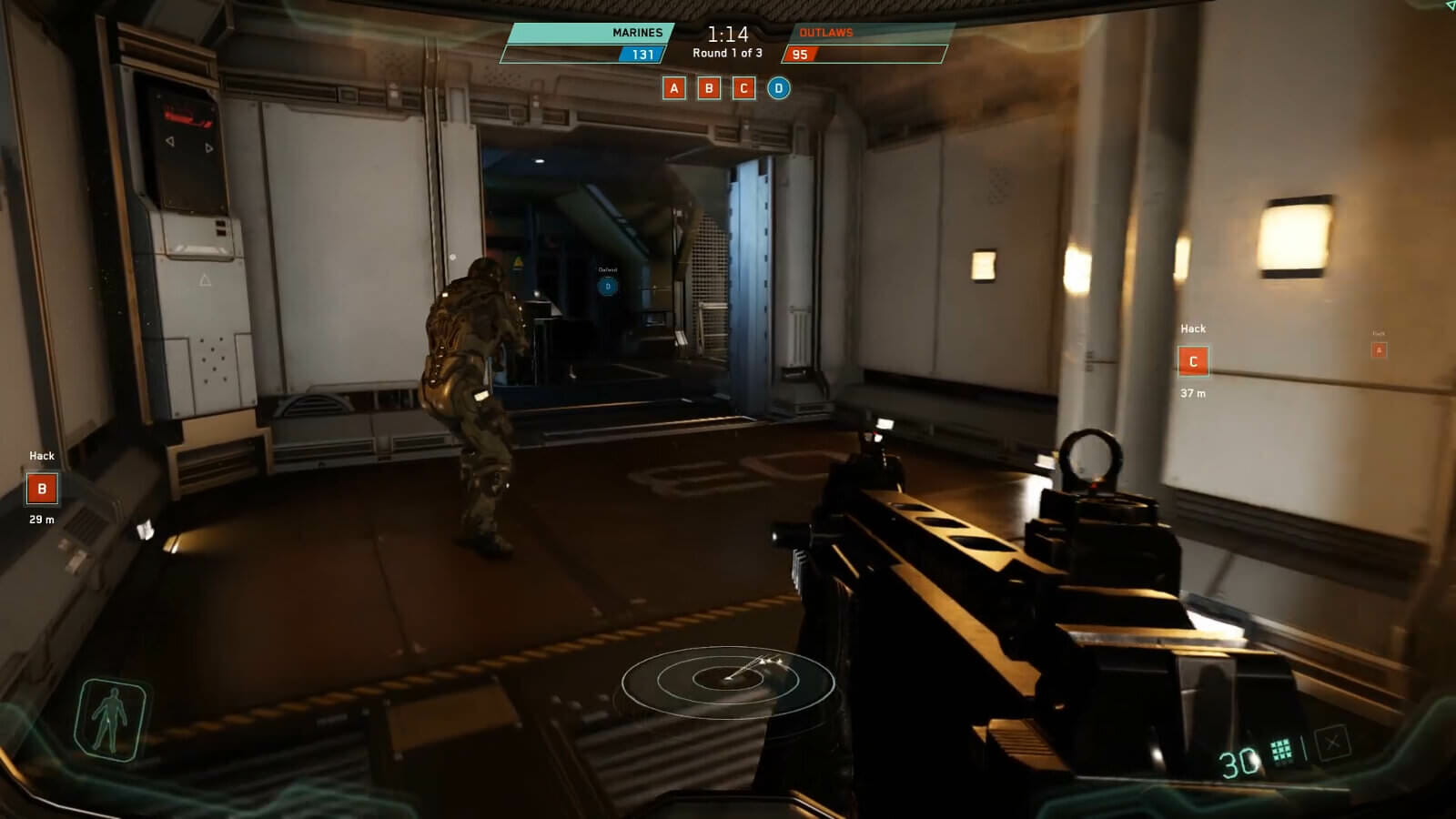This screenshot has height=819, width=1456.
Task: Select objective B in the capture point row
Action: [709, 88]
